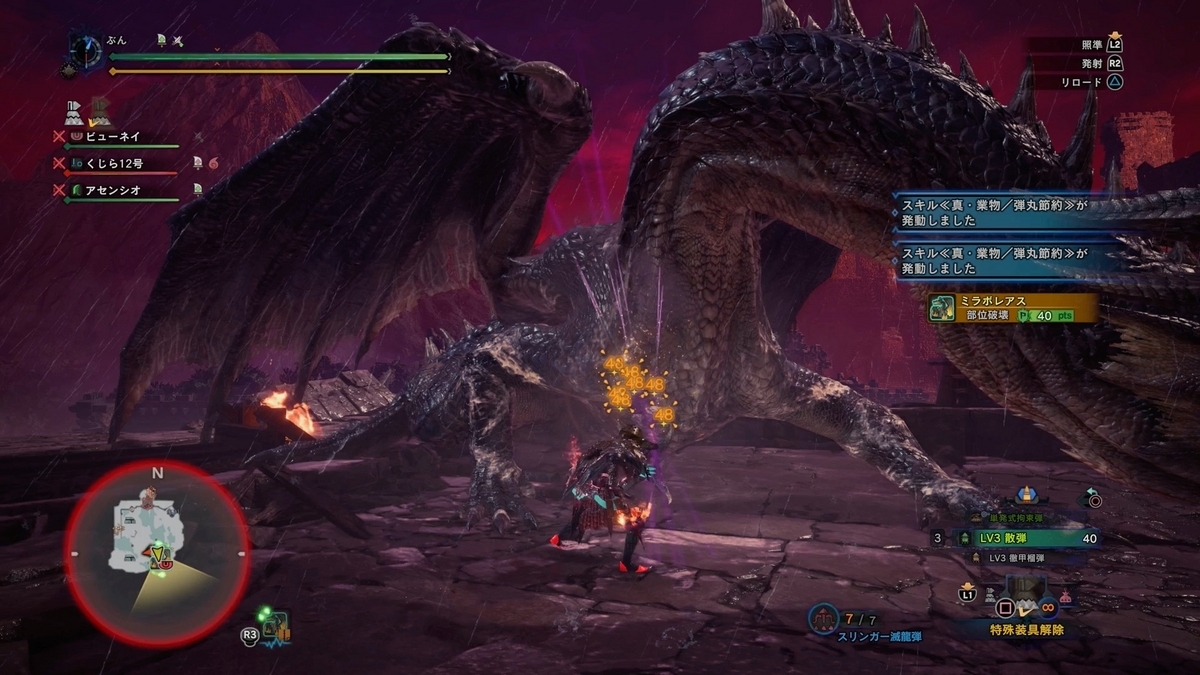Choose the LV3 徹甲榴弾 ammo entry
Viewport: 1200px width, 675px height.
(1015, 558)
